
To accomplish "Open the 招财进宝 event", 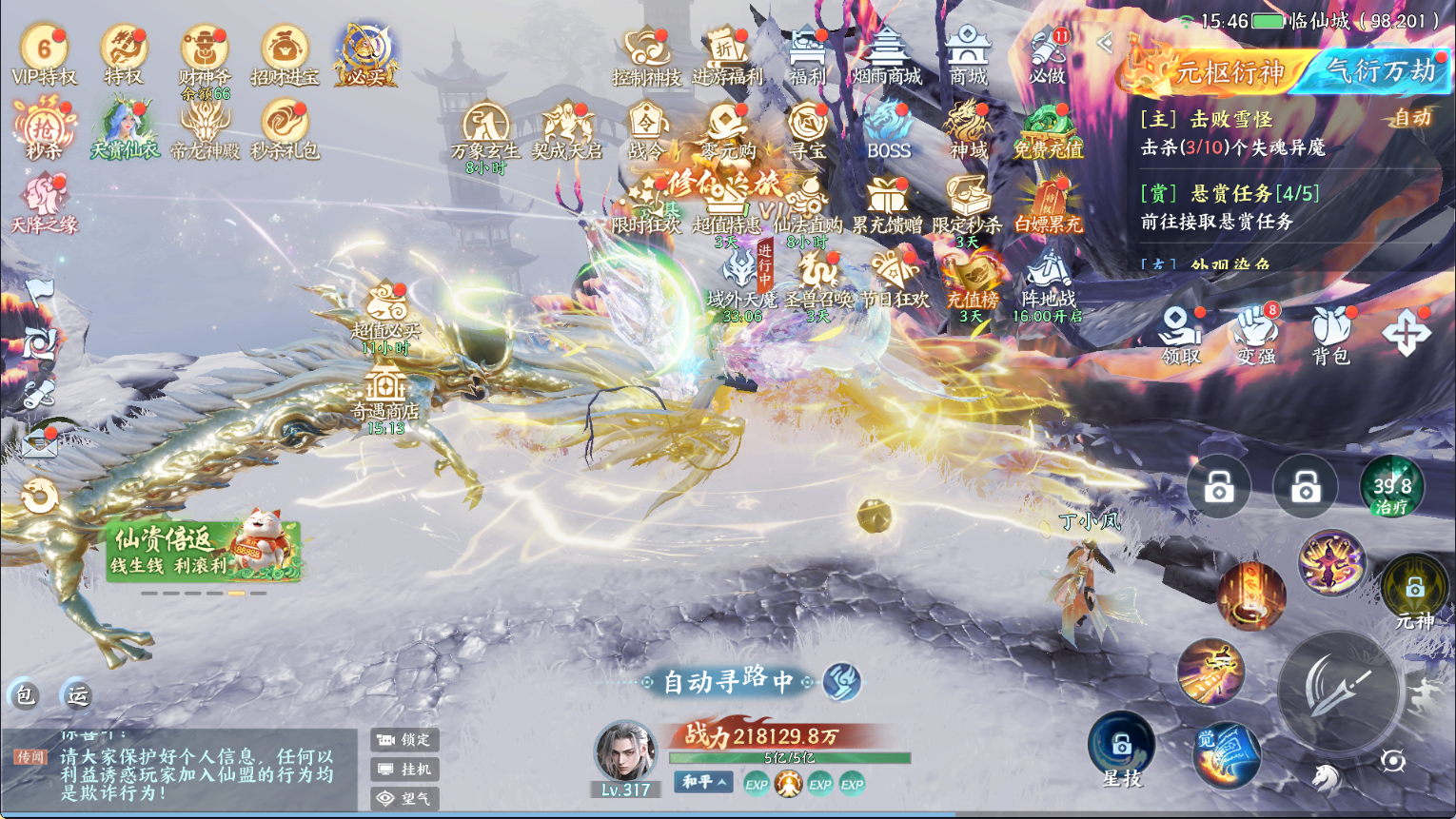I will [285, 55].
